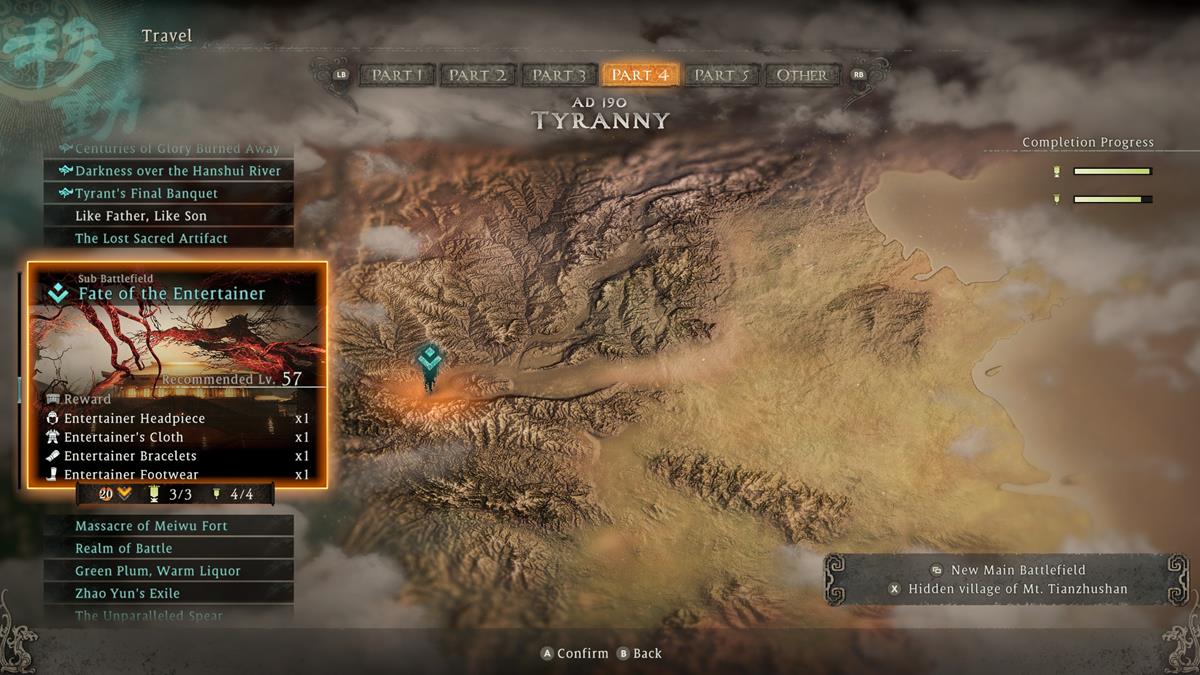The image size is (1200, 675).
Task: Open the Zhao Yun's Exile battlefield
Action: tap(168, 593)
